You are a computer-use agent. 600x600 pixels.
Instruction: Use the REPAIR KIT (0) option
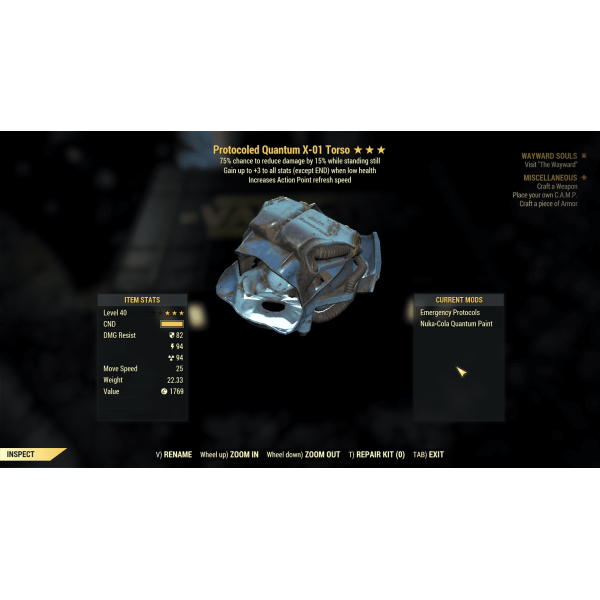pyautogui.click(x=380, y=454)
